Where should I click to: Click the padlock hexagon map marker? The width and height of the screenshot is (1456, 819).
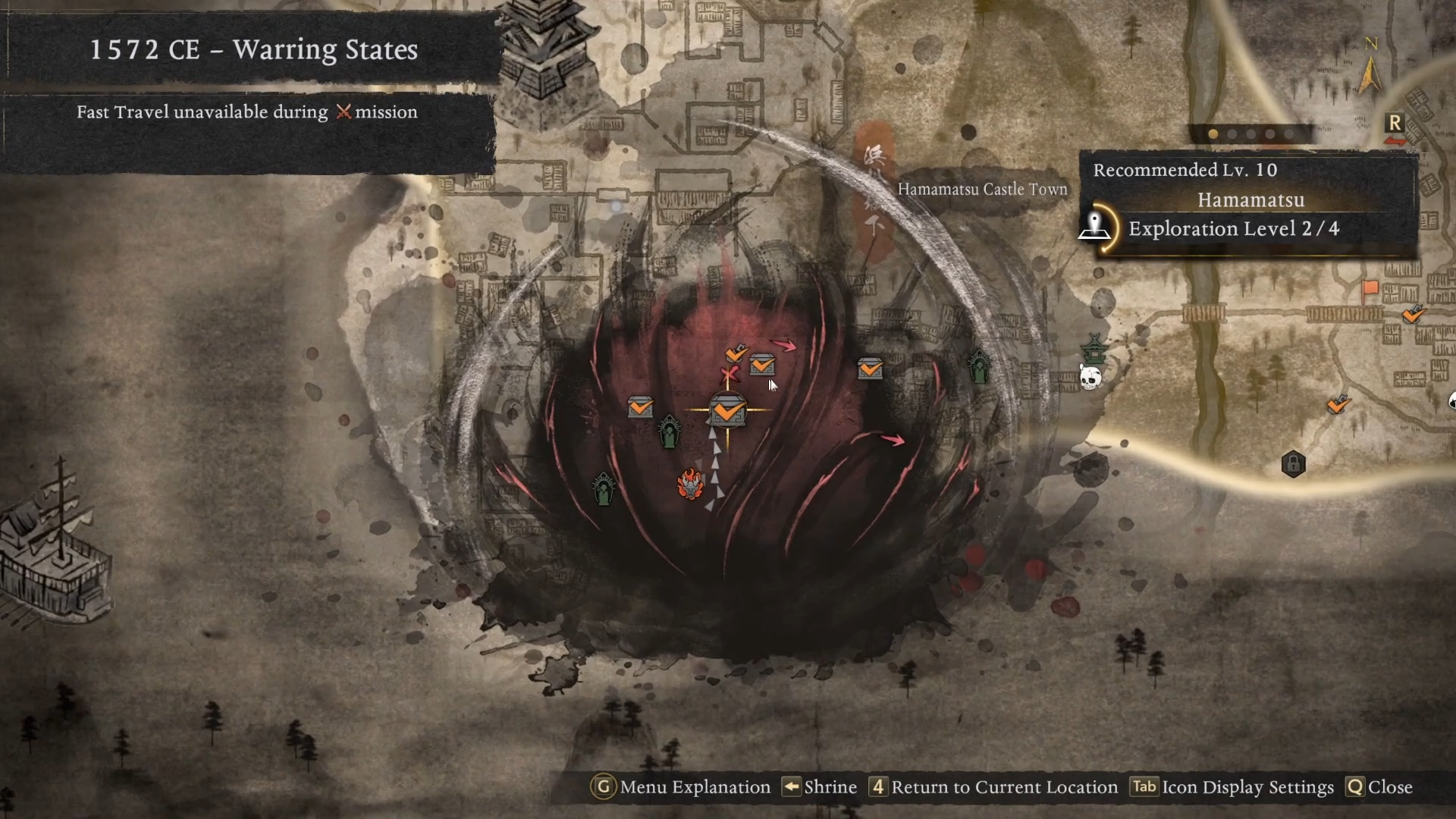[1293, 463]
